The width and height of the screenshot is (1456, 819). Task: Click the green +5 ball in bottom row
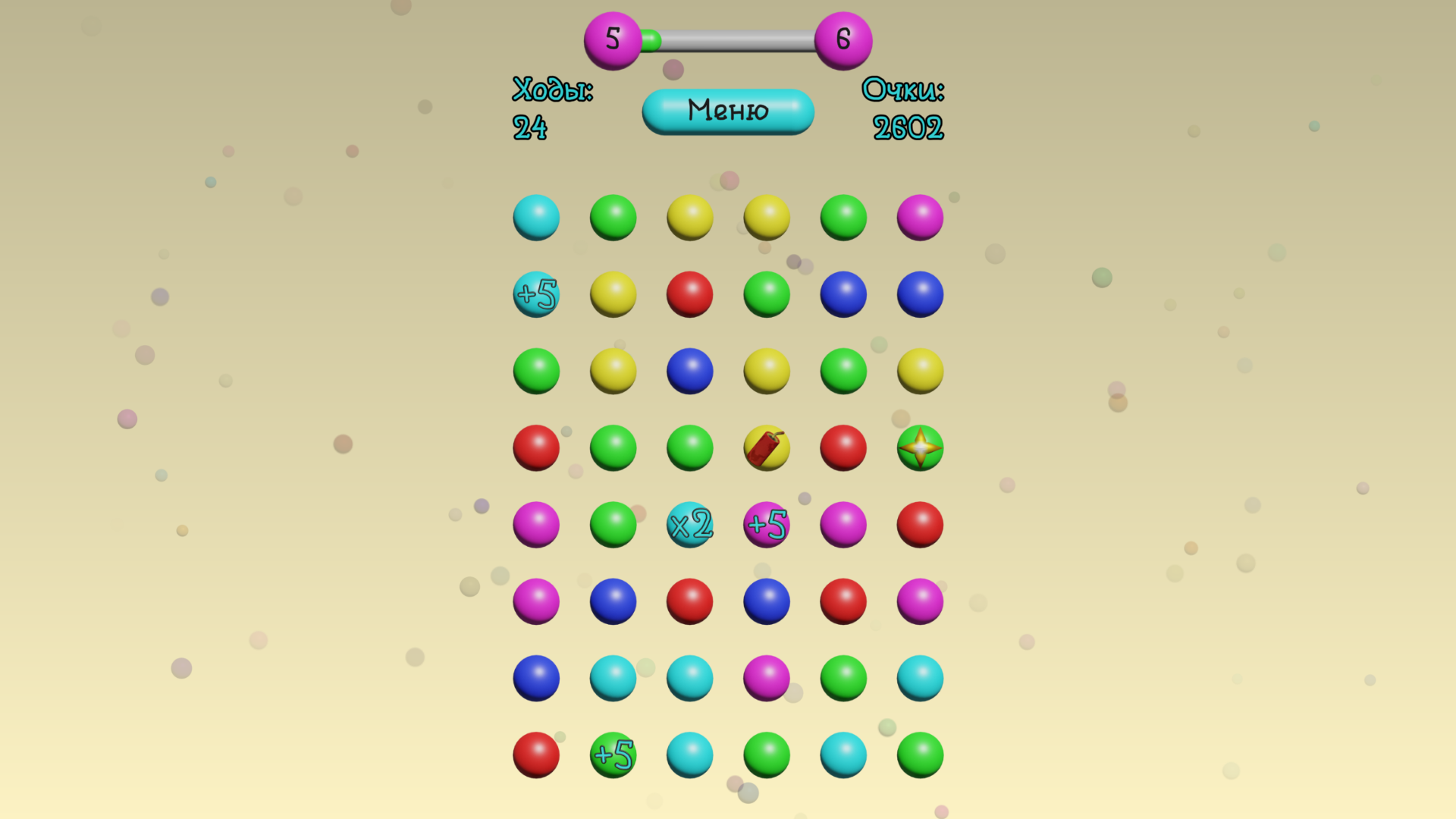coord(613,755)
